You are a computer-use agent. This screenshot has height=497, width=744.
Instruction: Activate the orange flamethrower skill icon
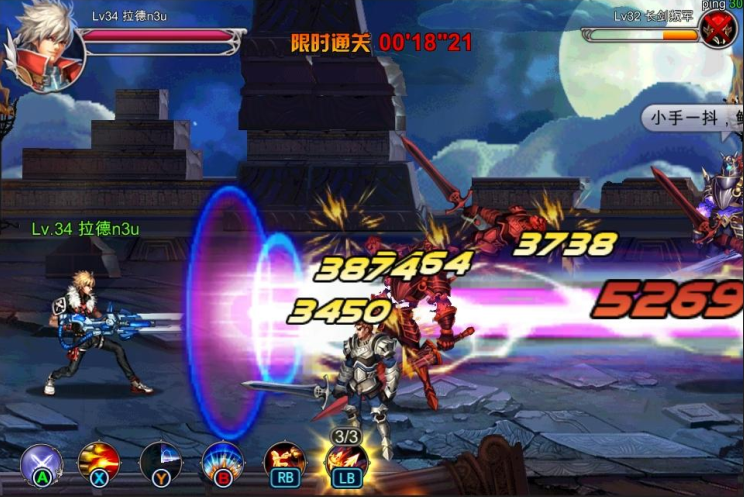pyautogui.click(x=284, y=462)
